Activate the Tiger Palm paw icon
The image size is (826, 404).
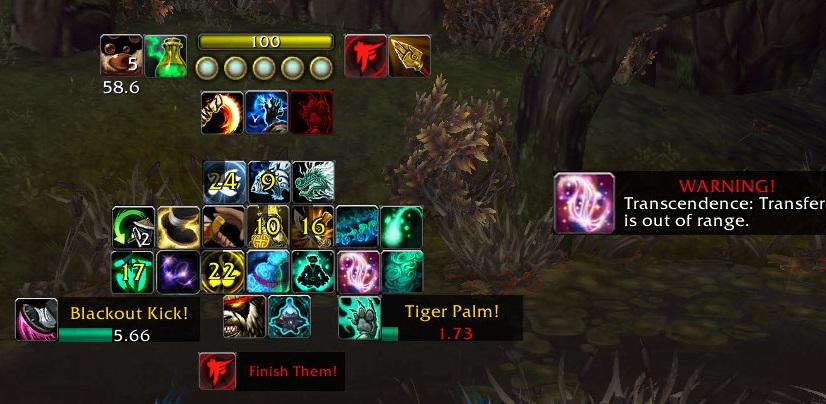pos(359,317)
